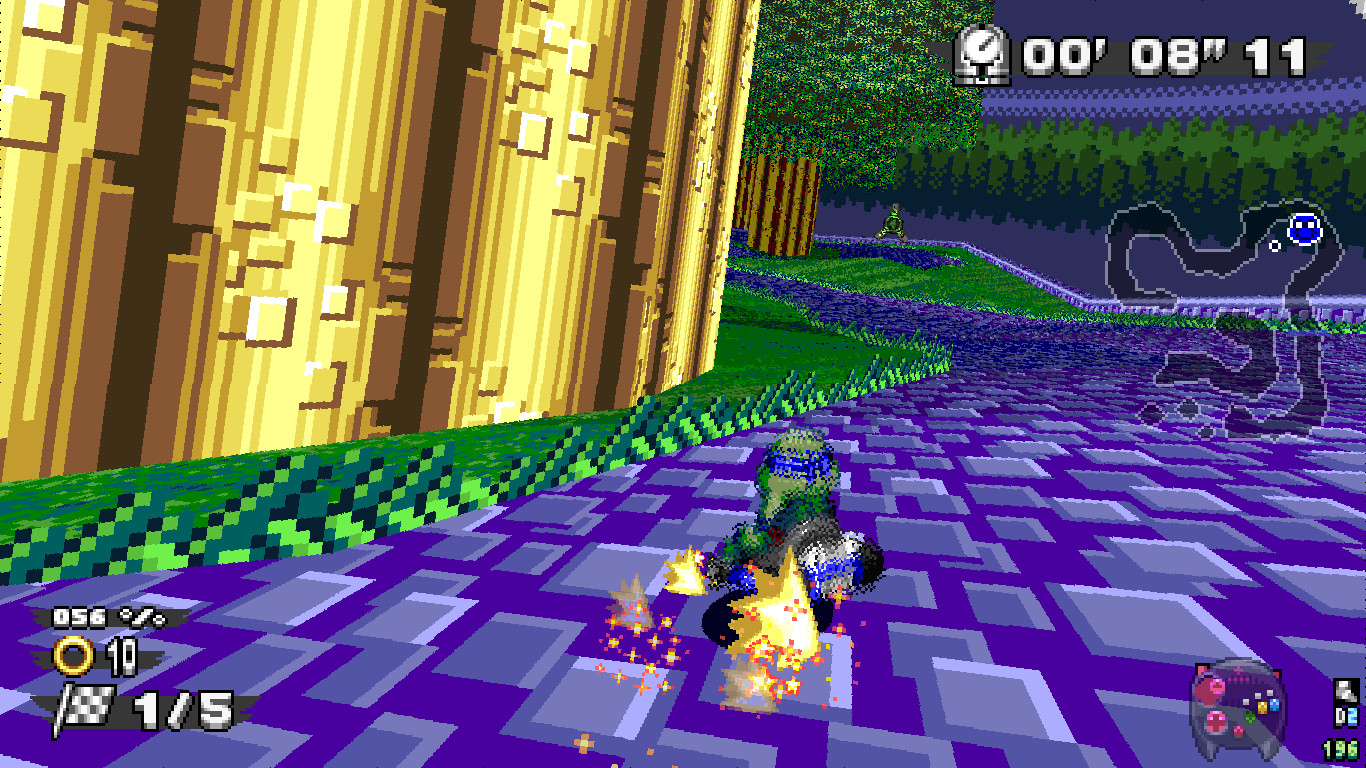
Task: Select the yellow A button on the gamepad
Action: (x=1262, y=707)
